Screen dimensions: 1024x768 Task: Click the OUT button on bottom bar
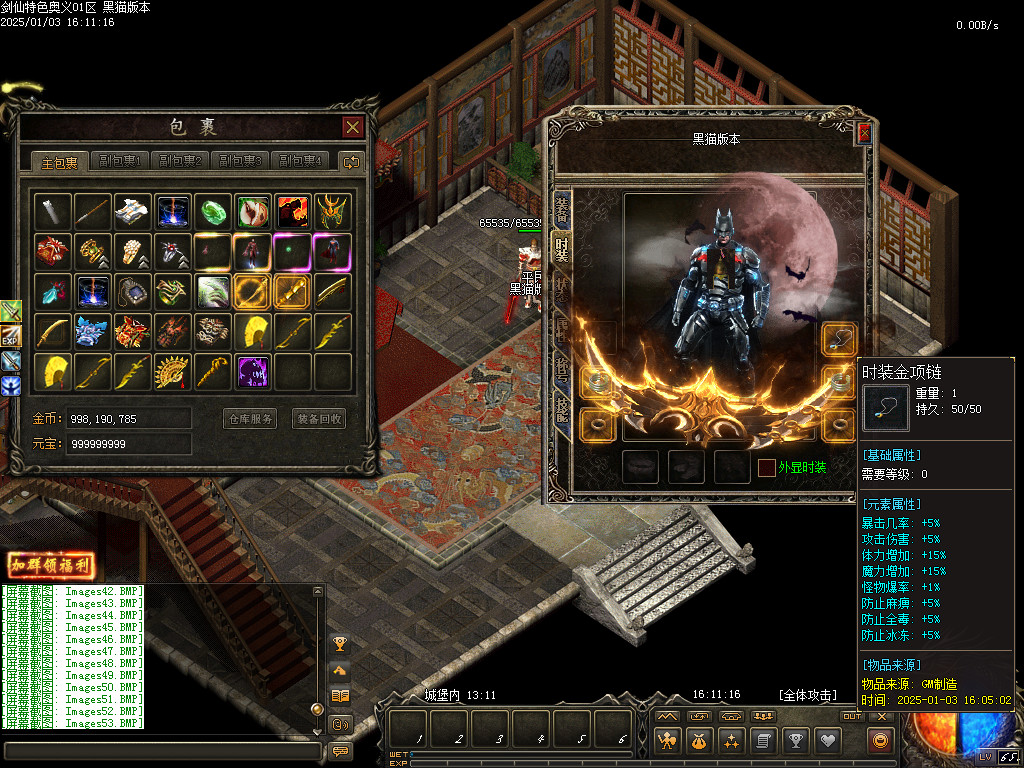[x=852, y=716]
